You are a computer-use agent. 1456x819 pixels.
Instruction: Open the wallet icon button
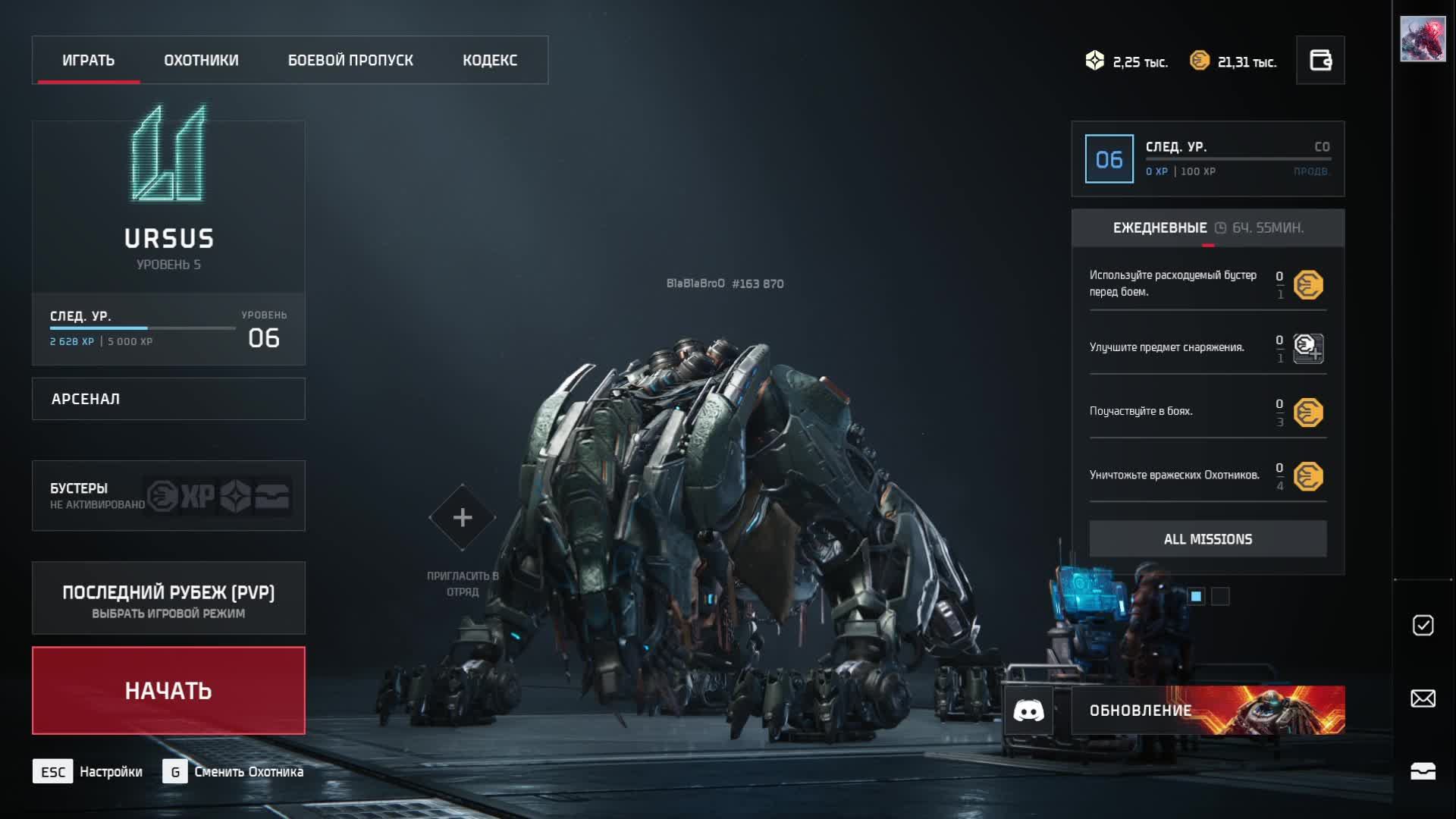click(x=1320, y=60)
